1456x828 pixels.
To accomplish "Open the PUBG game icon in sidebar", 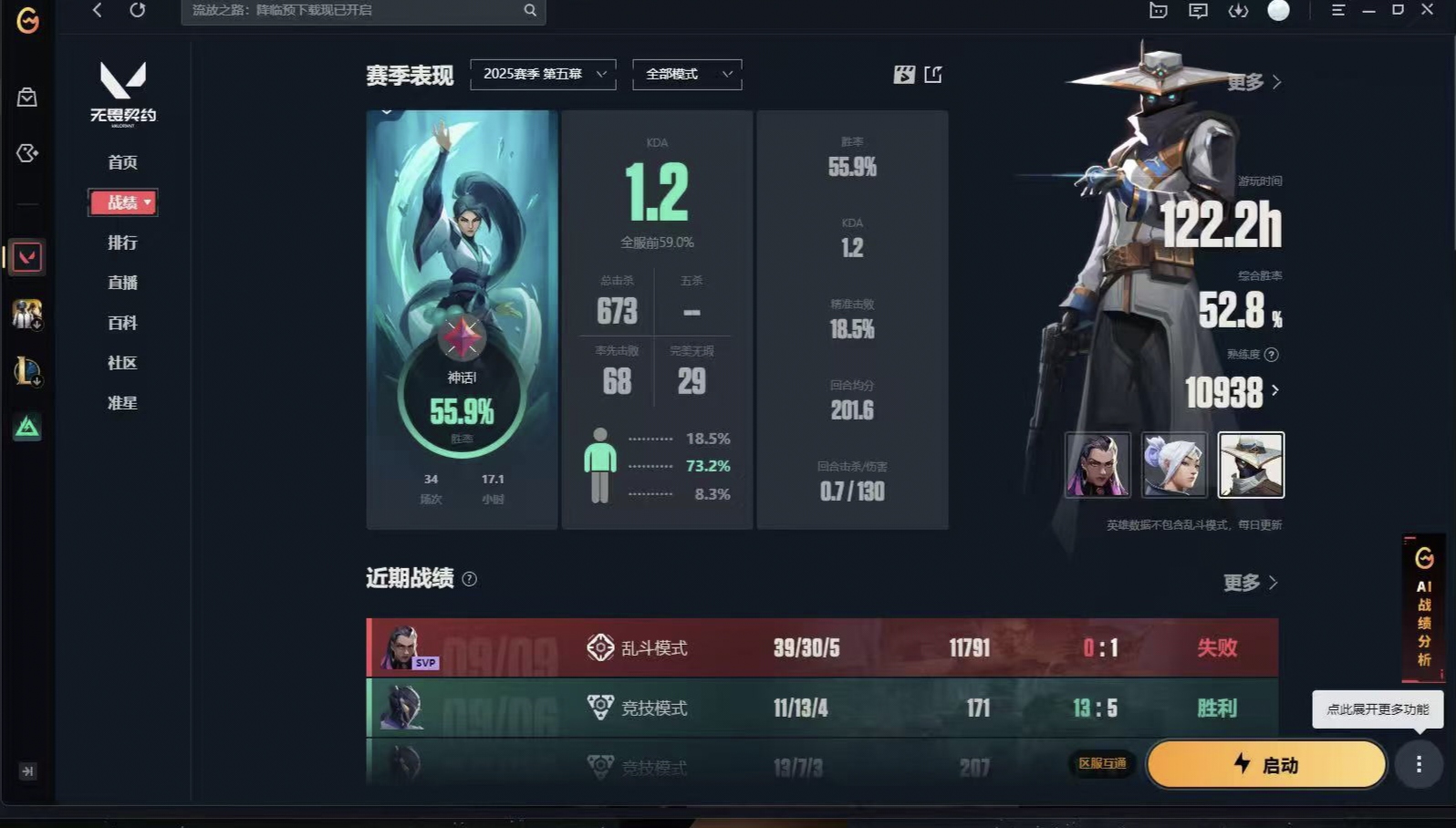I will click(x=28, y=314).
